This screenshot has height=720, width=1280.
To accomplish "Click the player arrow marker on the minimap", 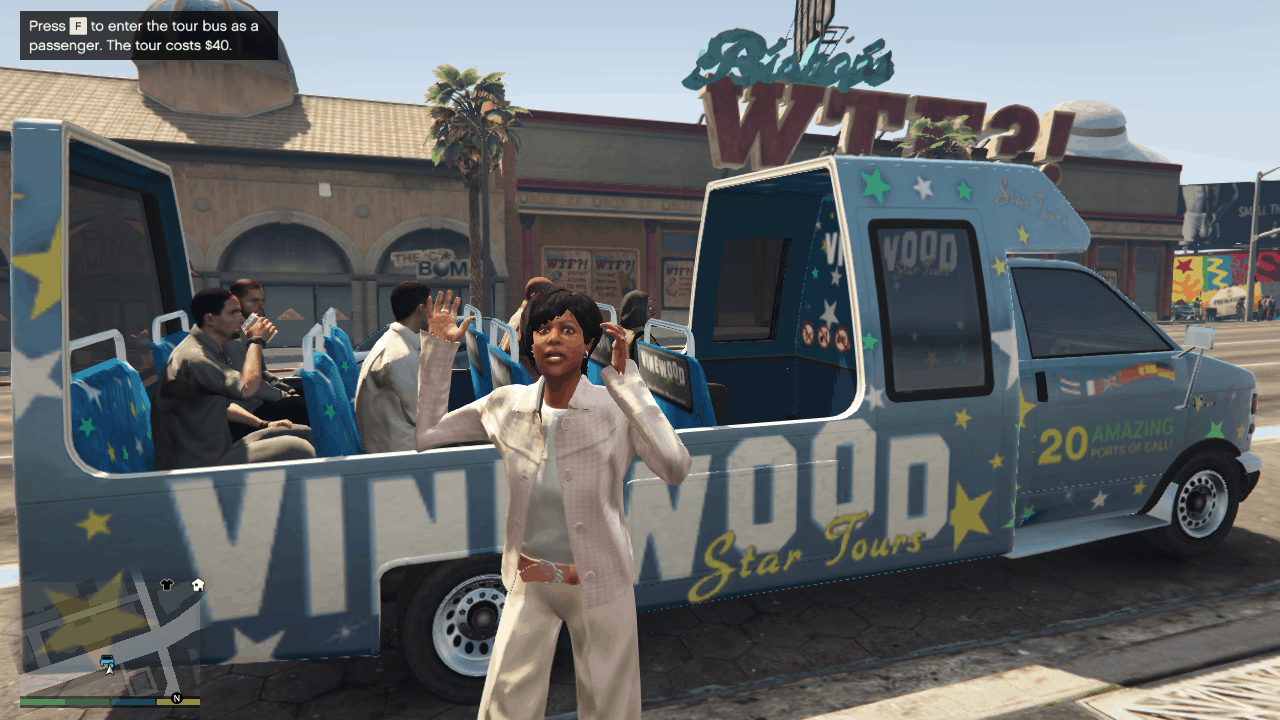I will (x=108, y=671).
